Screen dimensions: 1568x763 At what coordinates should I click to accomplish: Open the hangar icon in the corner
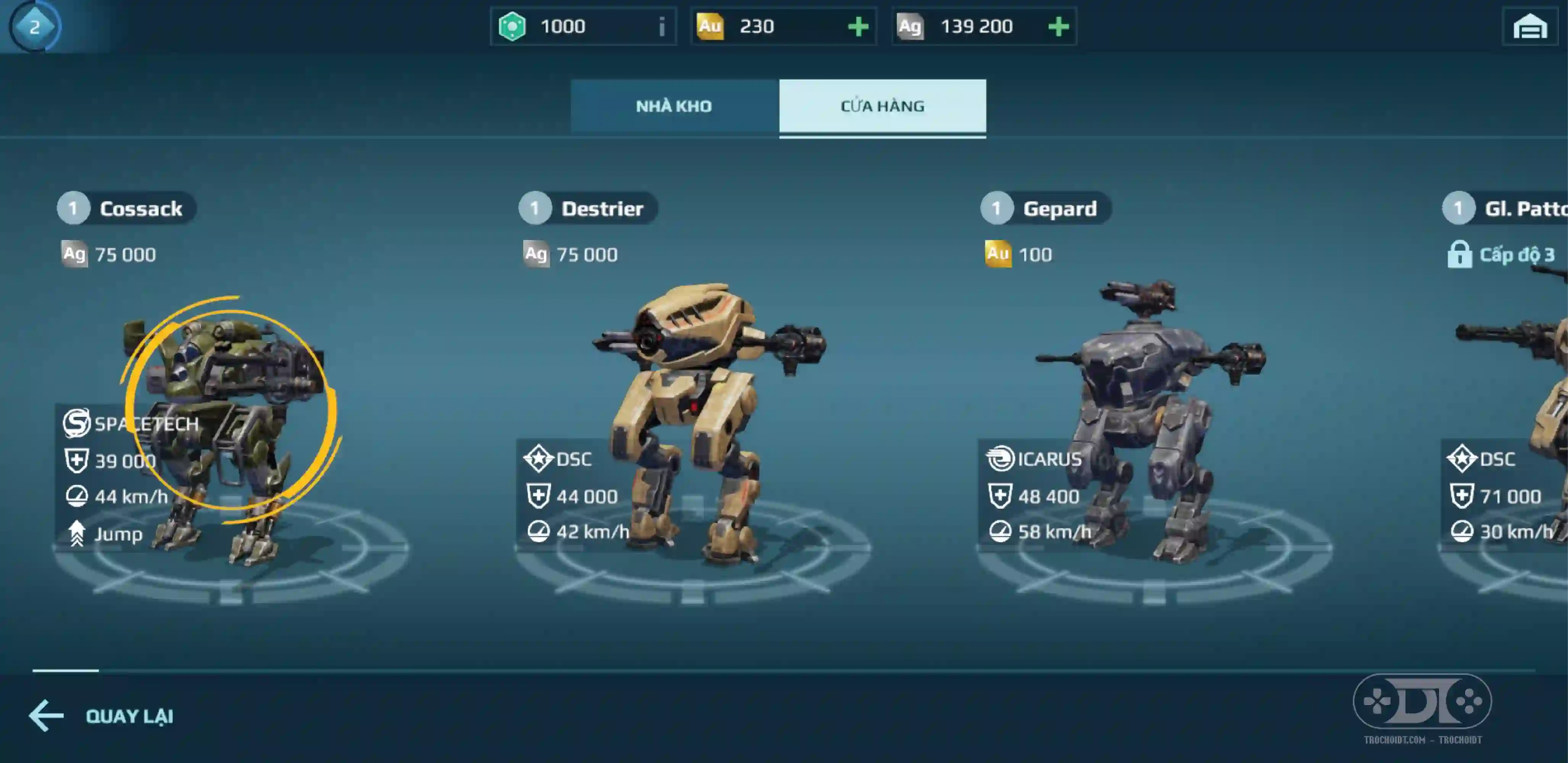(1530, 27)
